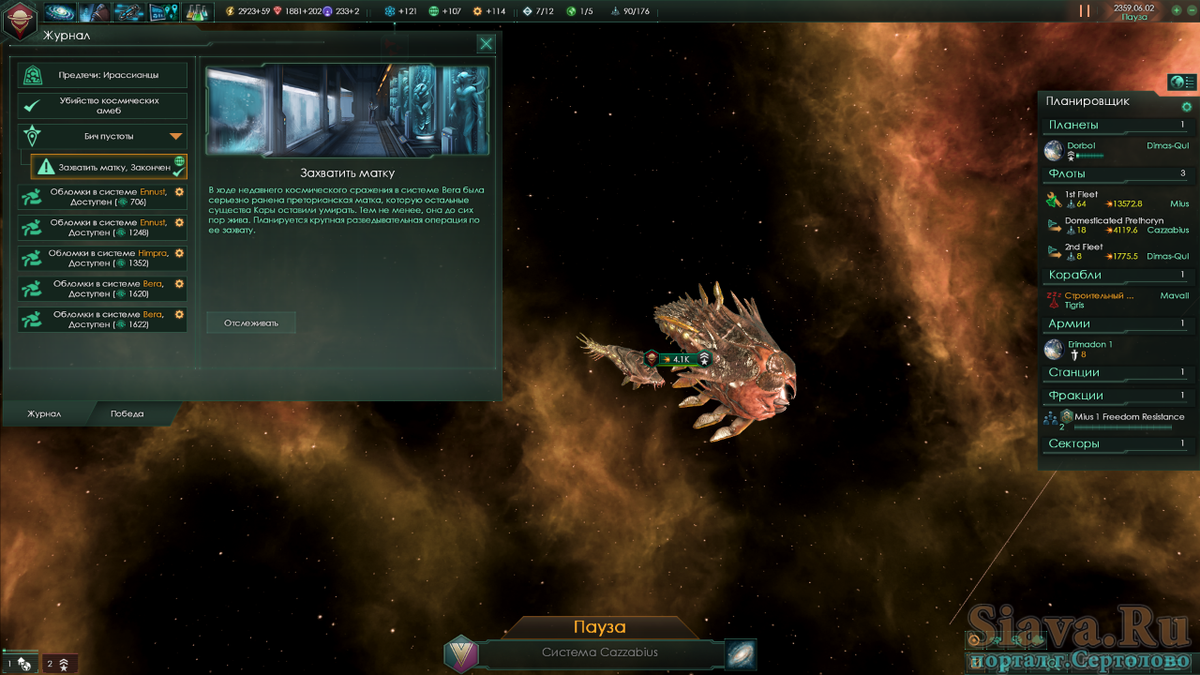Open the Предтечи: Ирассианцы journal entry
The height and width of the screenshot is (675, 1200).
pos(103,75)
